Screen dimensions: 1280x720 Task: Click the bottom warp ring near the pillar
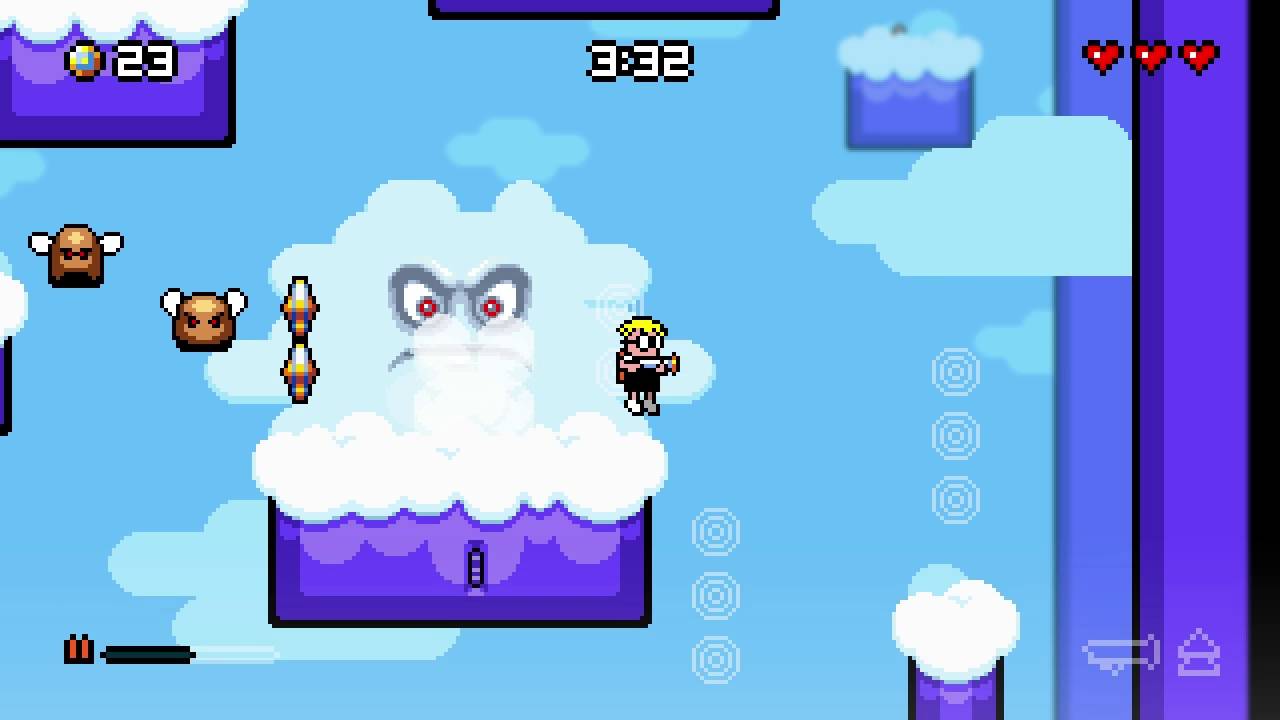[716, 660]
